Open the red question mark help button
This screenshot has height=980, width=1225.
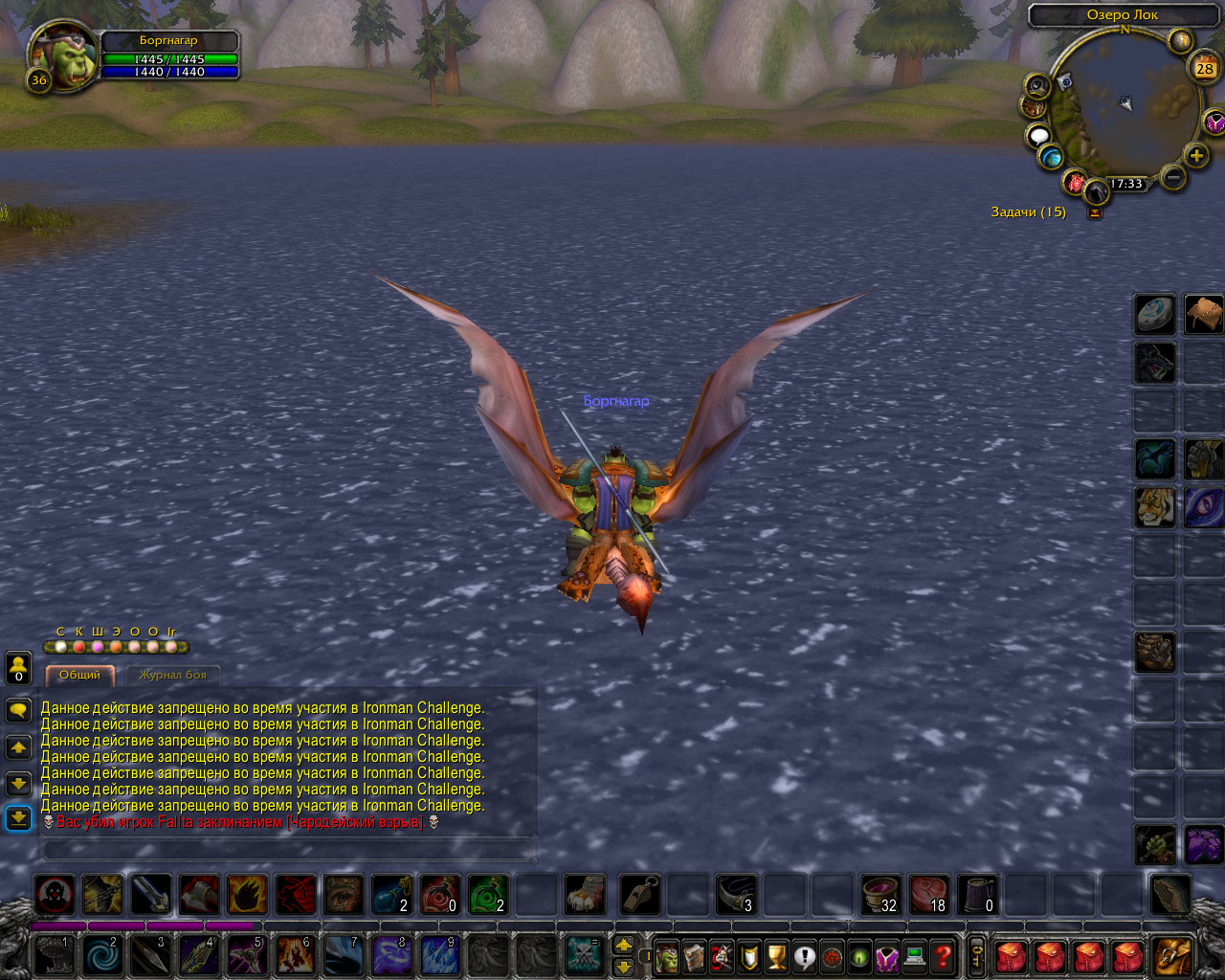pyautogui.click(x=944, y=955)
